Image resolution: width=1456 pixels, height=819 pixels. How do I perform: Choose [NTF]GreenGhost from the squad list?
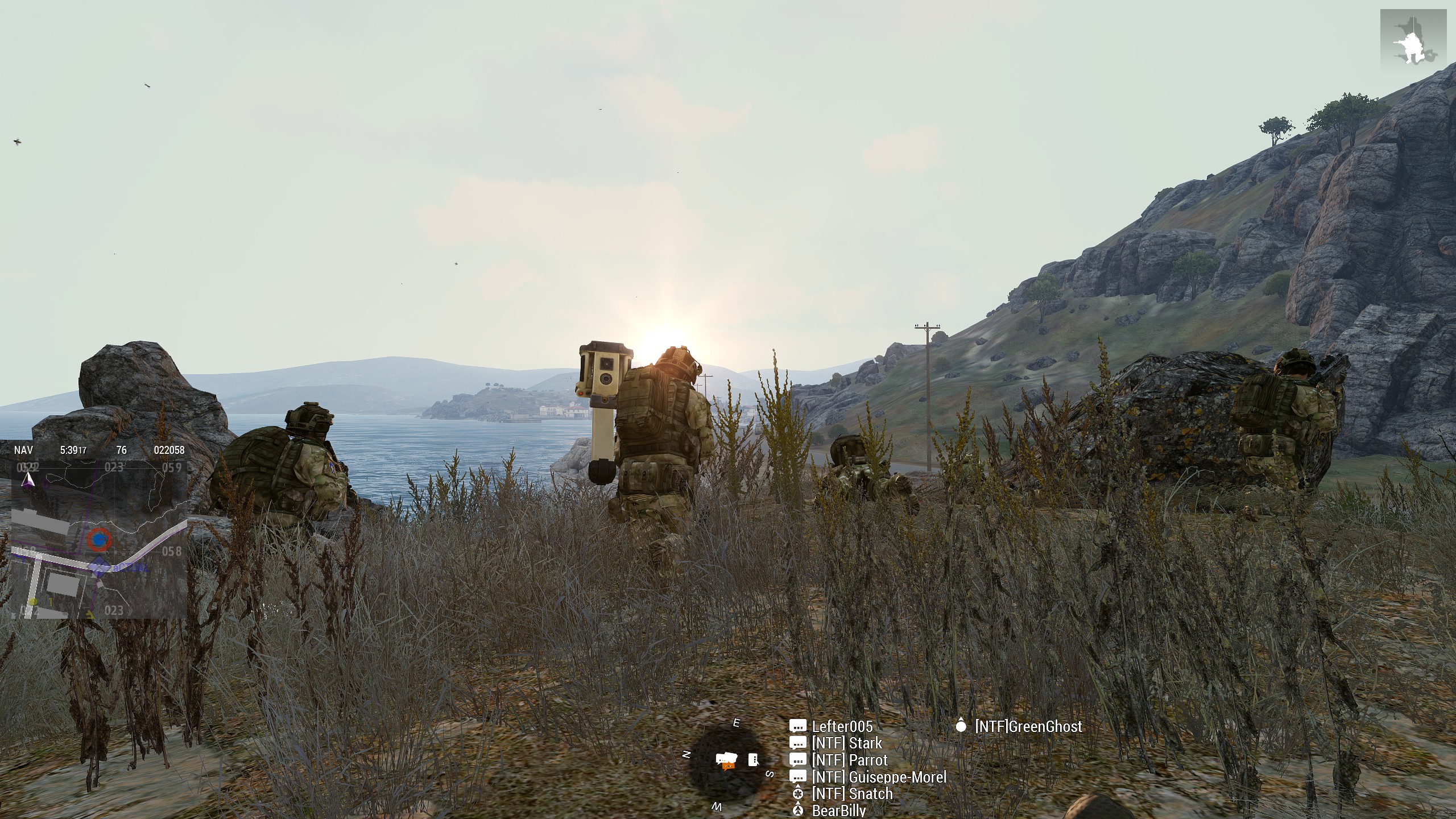click(1028, 726)
